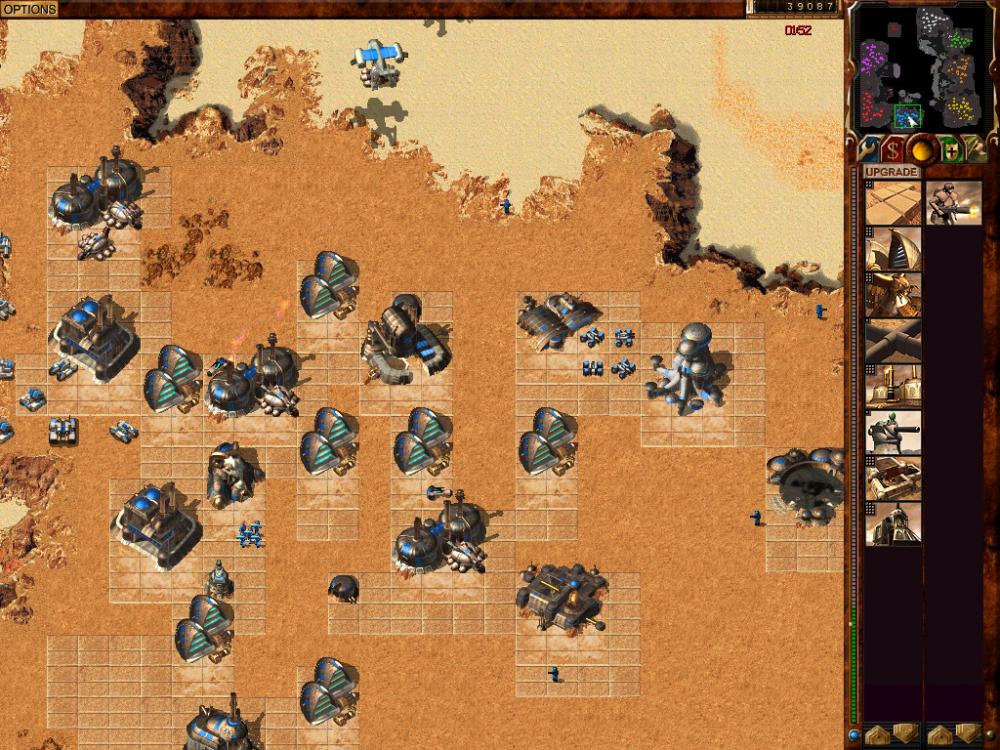Select the bottom domed building build icon
Viewport: 1000px width, 750px height.
[893, 523]
